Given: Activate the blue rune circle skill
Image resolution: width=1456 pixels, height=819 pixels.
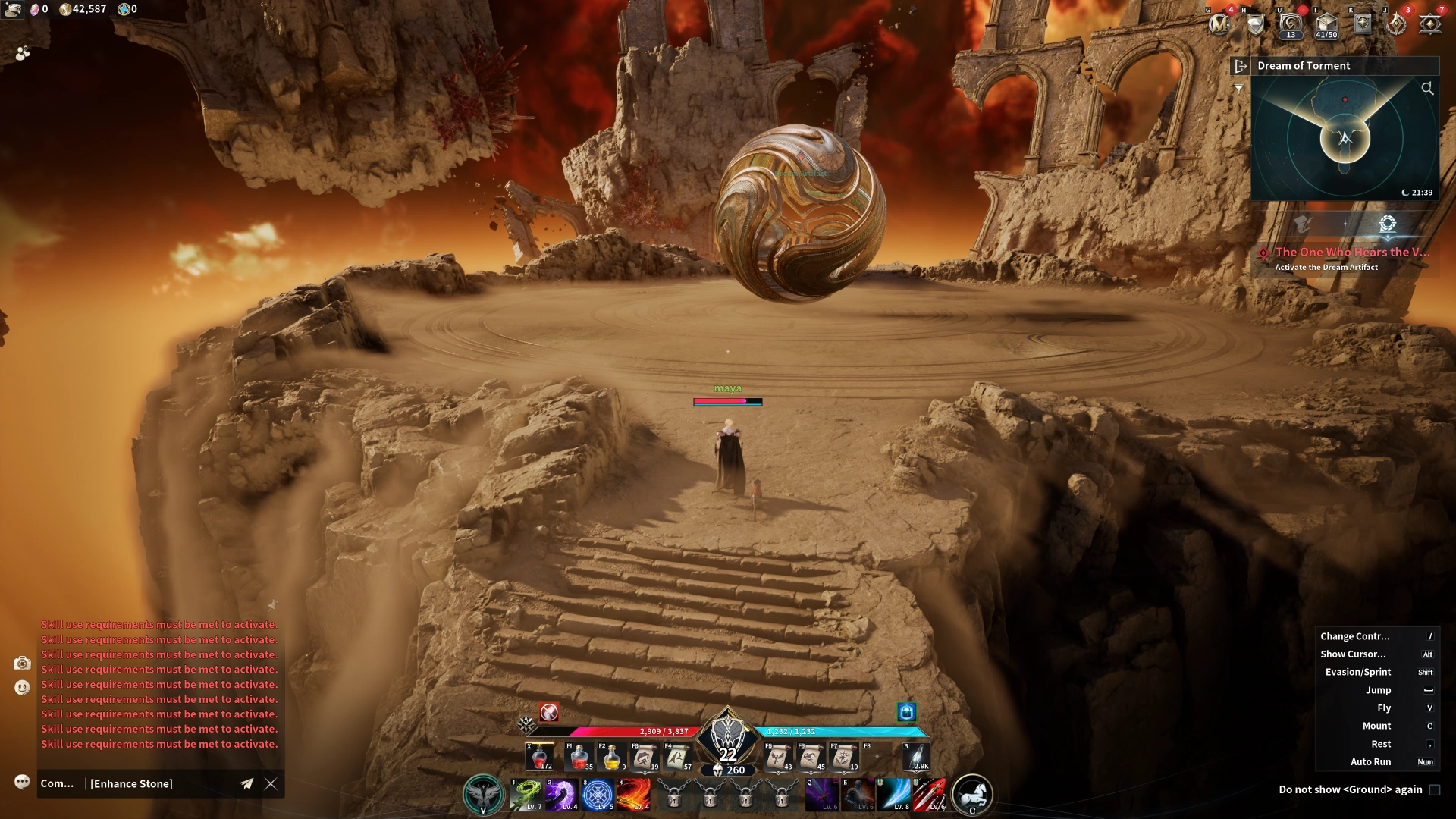Looking at the screenshot, I should pos(598,795).
